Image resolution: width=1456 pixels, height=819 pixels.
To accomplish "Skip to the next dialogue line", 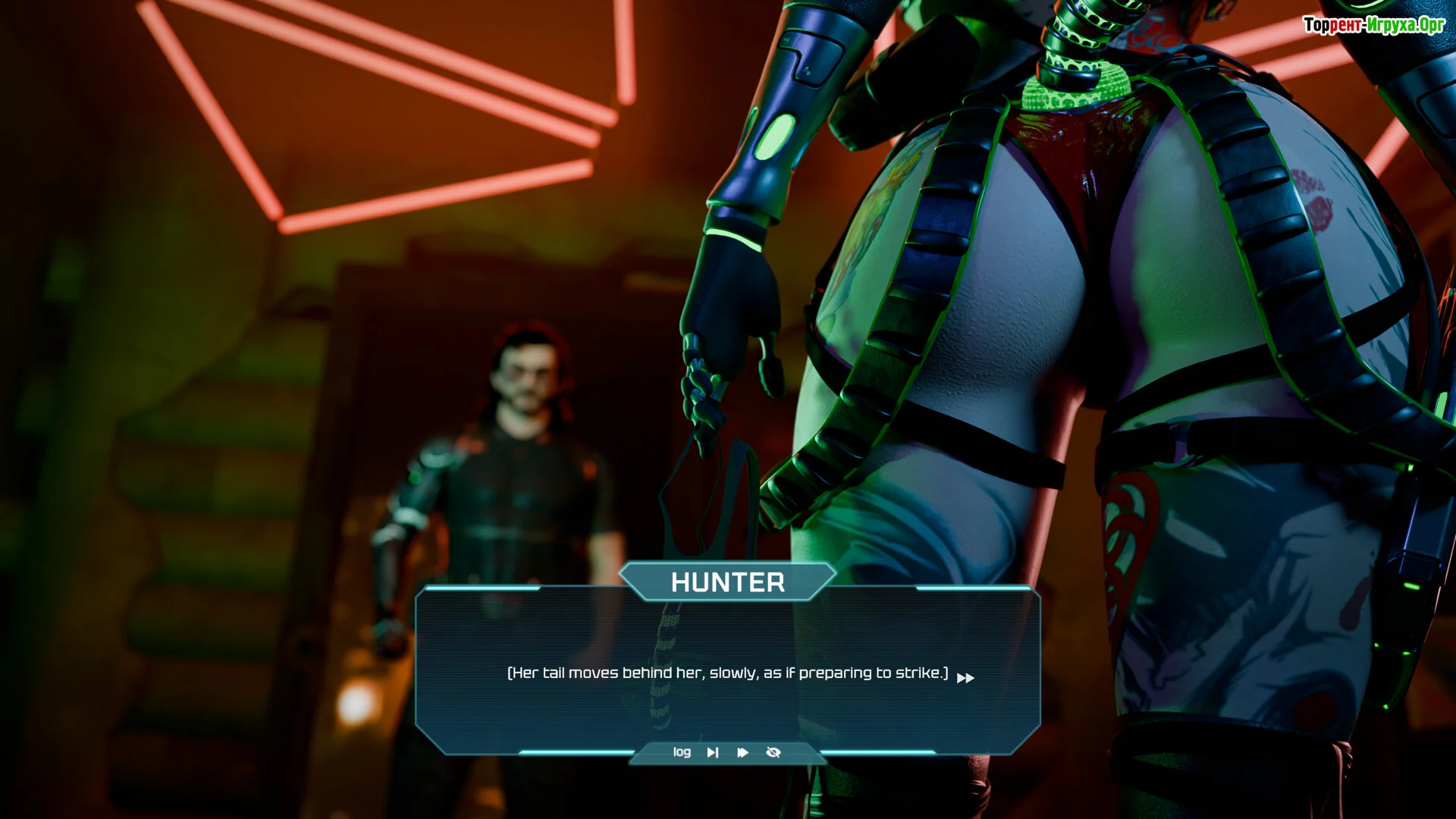I will [713, 752].
